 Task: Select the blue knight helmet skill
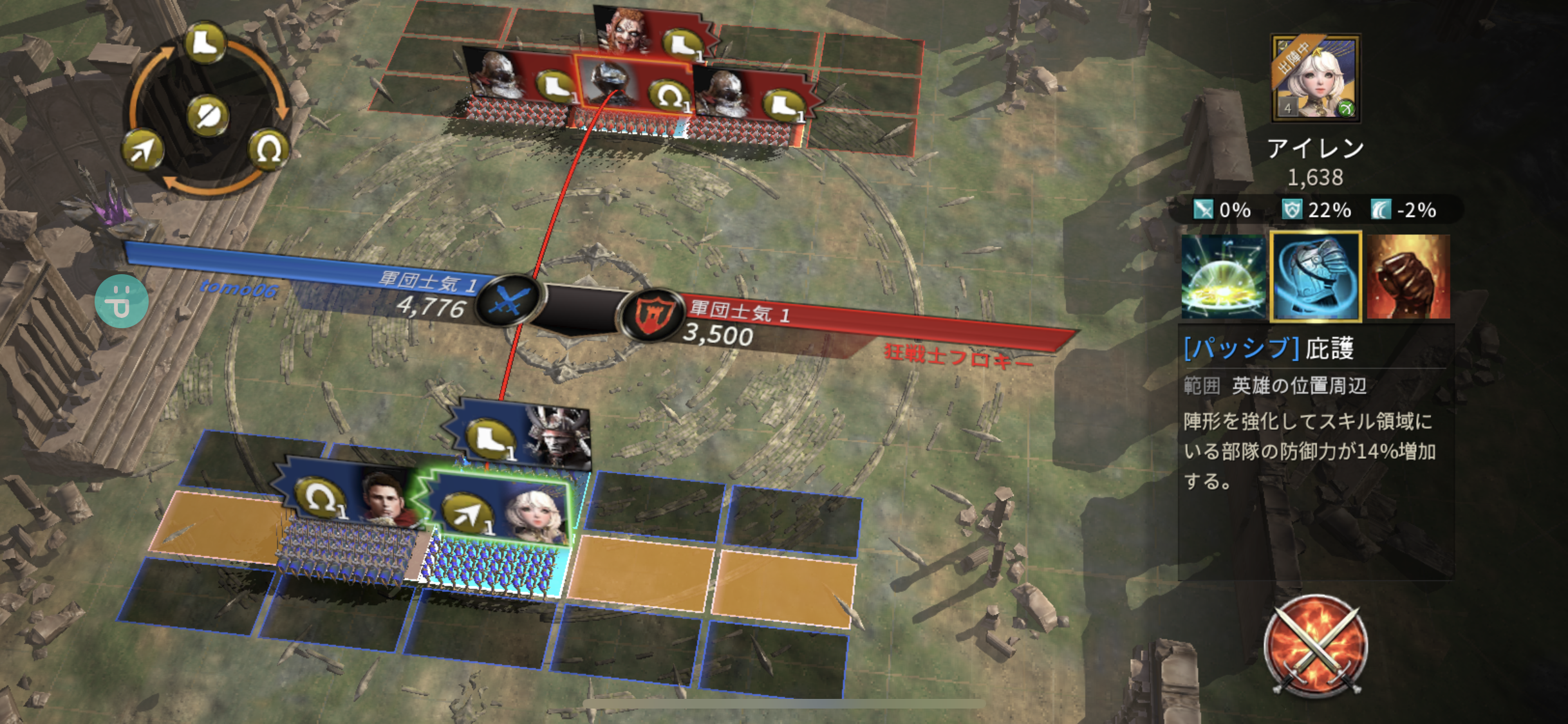(x=1316, y=277)
